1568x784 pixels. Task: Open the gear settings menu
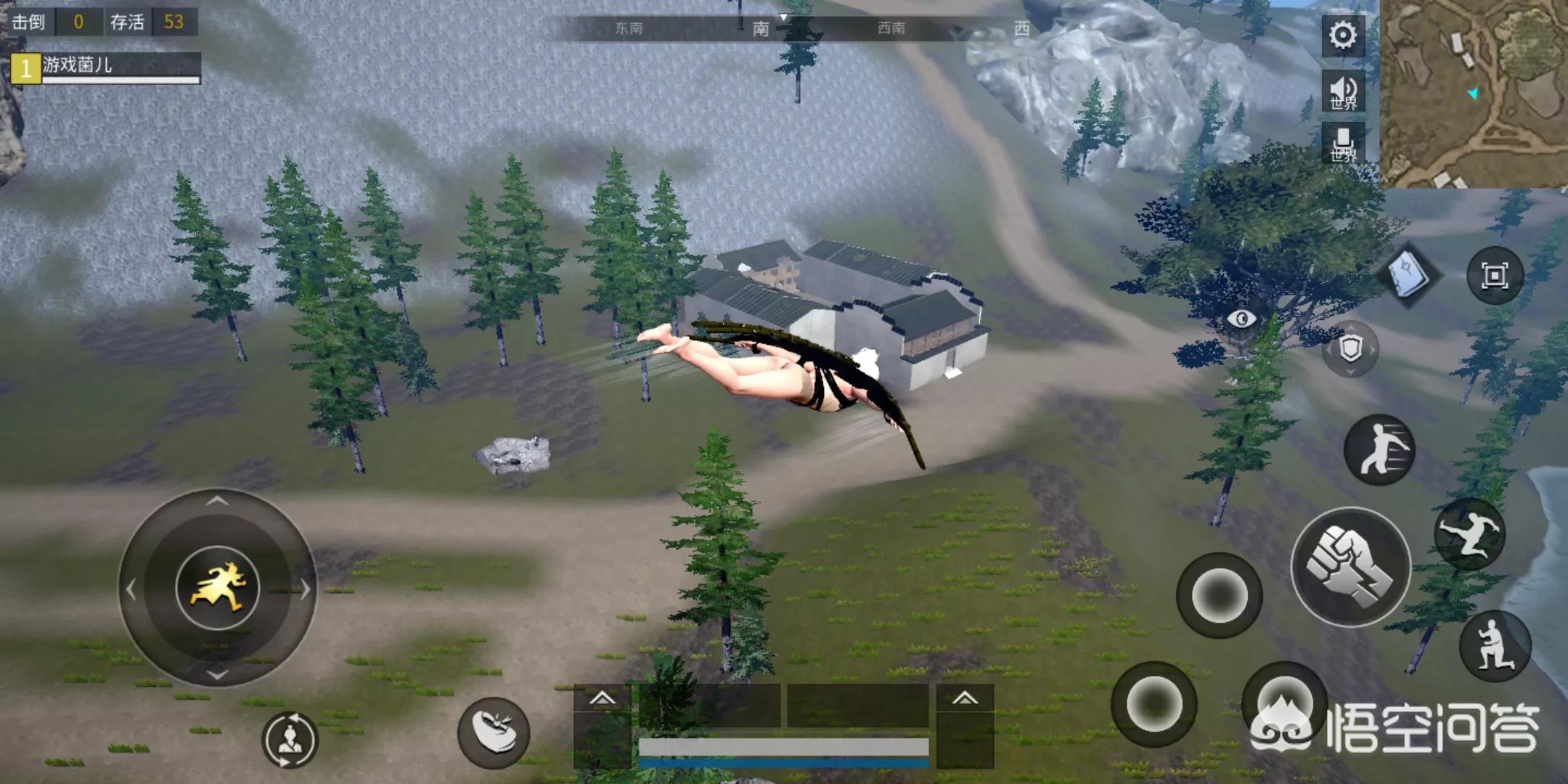pyautogui.click(x=1342, y=35)
